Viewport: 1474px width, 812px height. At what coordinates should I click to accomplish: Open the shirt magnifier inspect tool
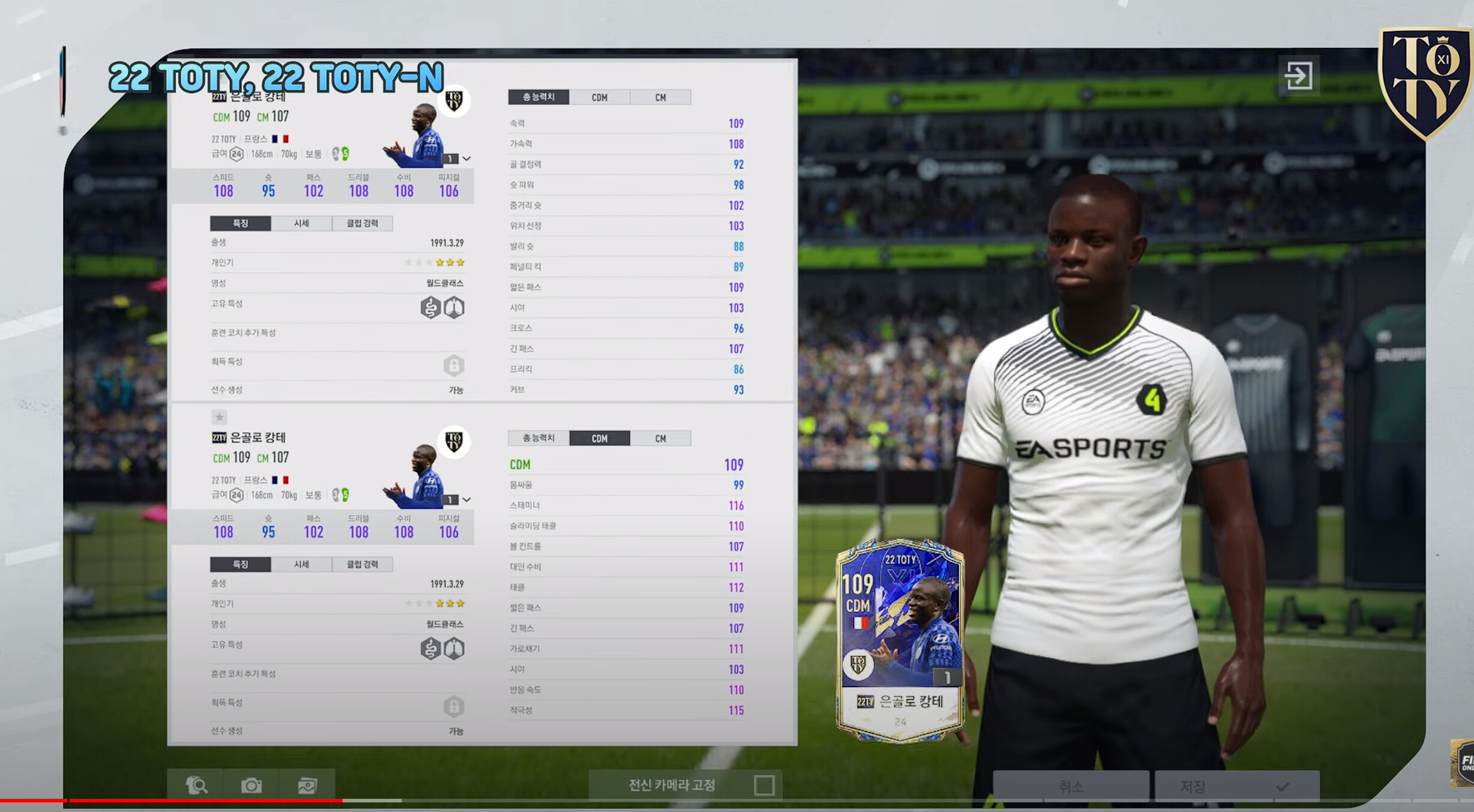[196, 785]
